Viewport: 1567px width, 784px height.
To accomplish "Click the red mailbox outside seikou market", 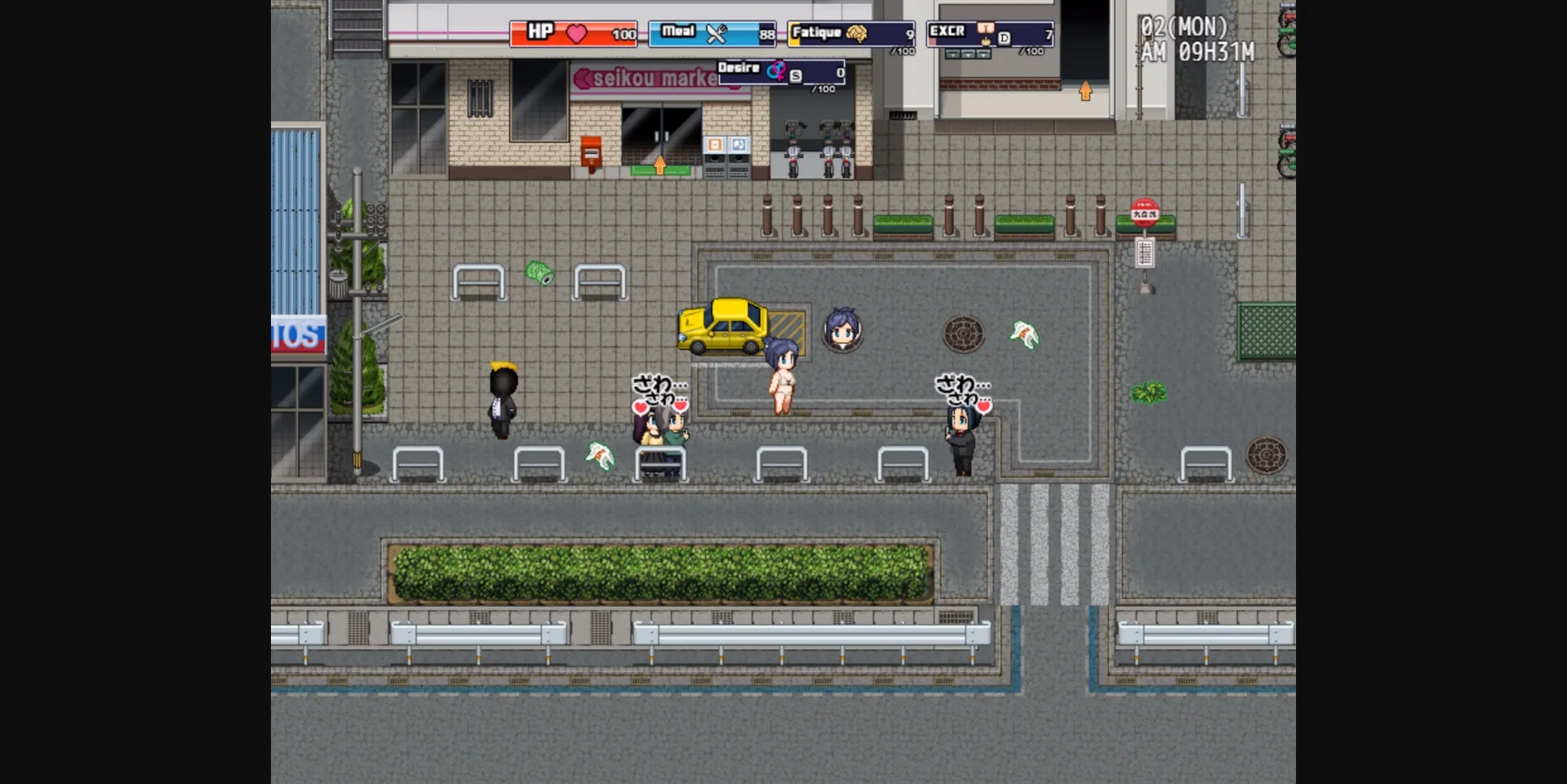I will coord(590,155).
